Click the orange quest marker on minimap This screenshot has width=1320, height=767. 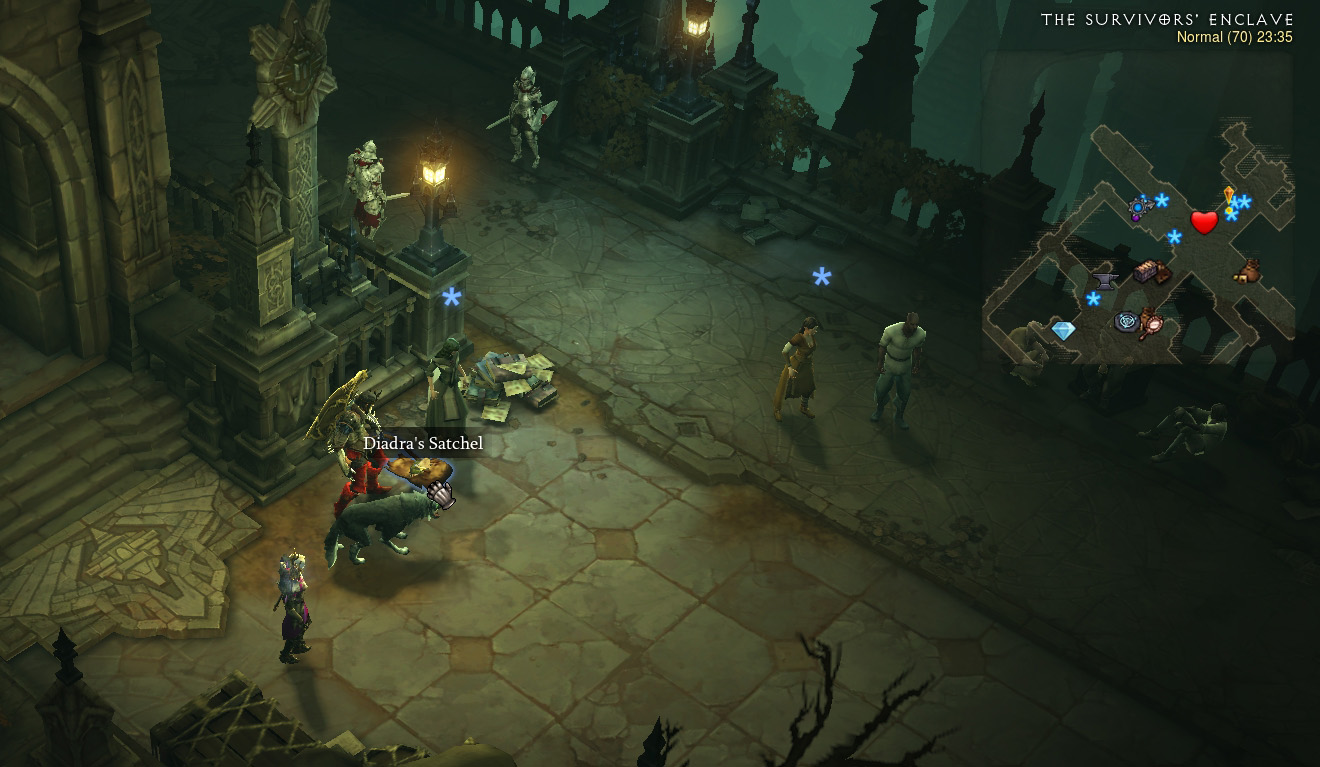pyautogui.click(x=1229, y=196)
